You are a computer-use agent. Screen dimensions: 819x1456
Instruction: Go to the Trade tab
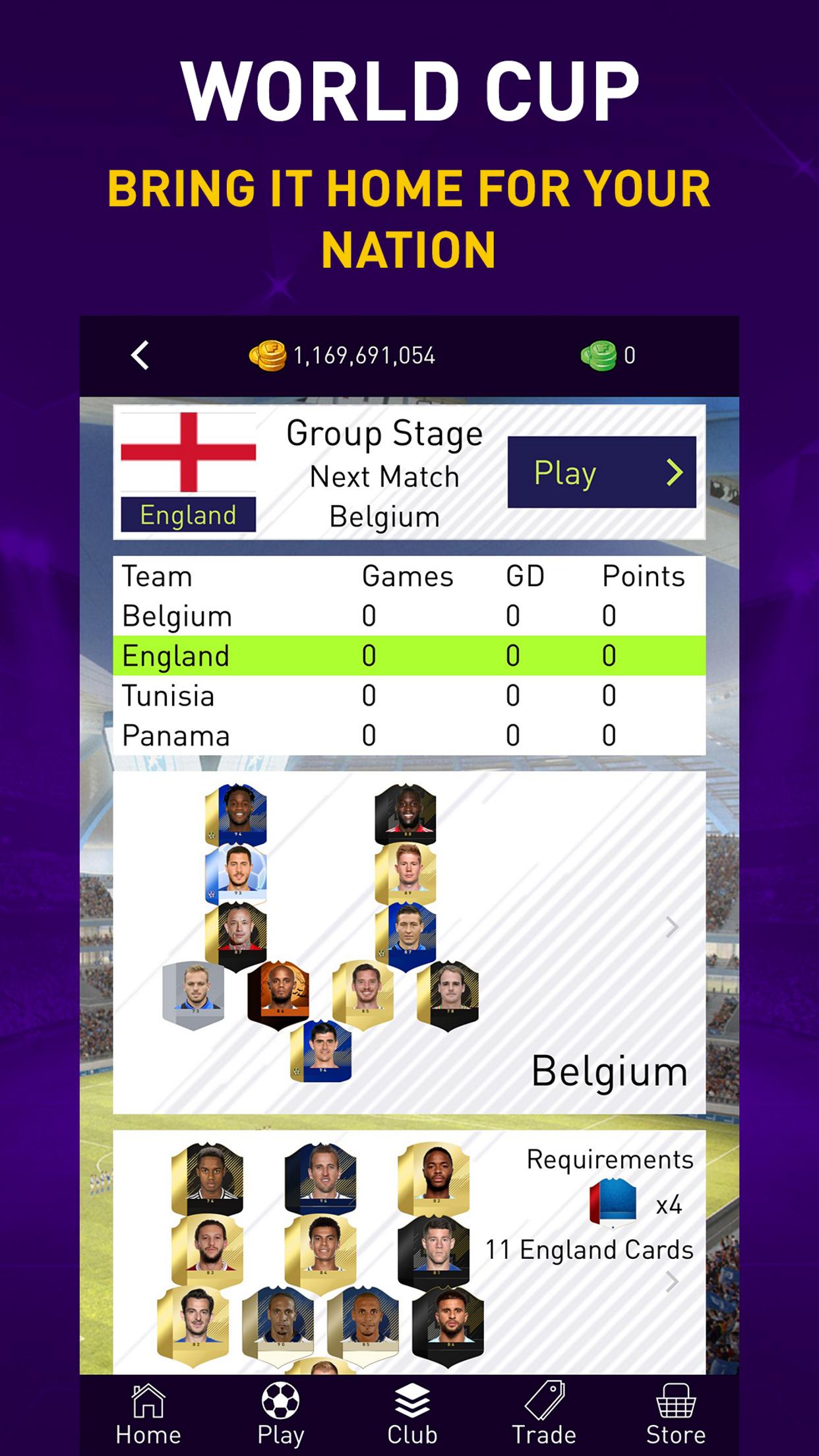click(544, 1415)
